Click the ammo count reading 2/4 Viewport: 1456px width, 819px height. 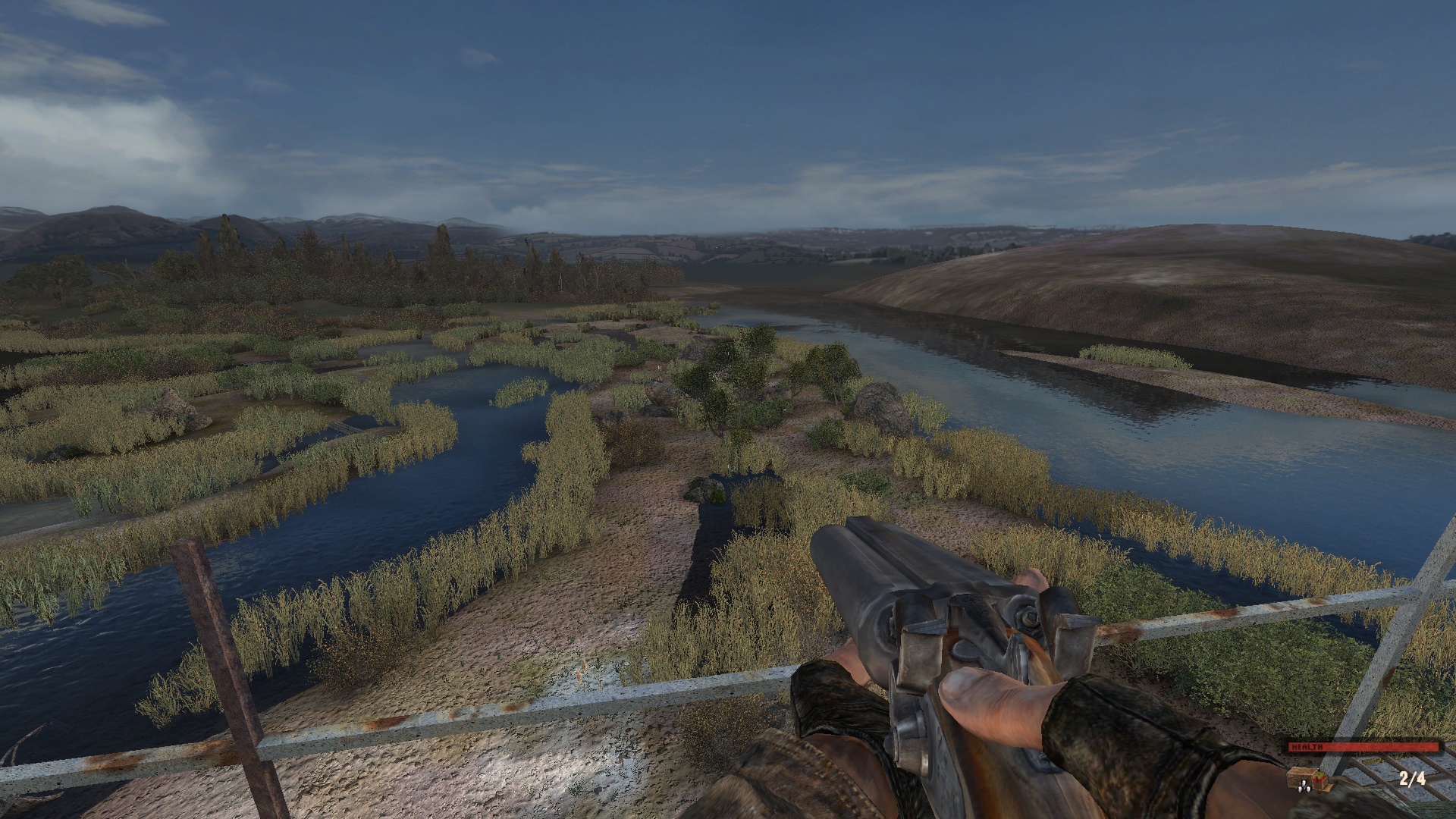(x=1412, y=780)
